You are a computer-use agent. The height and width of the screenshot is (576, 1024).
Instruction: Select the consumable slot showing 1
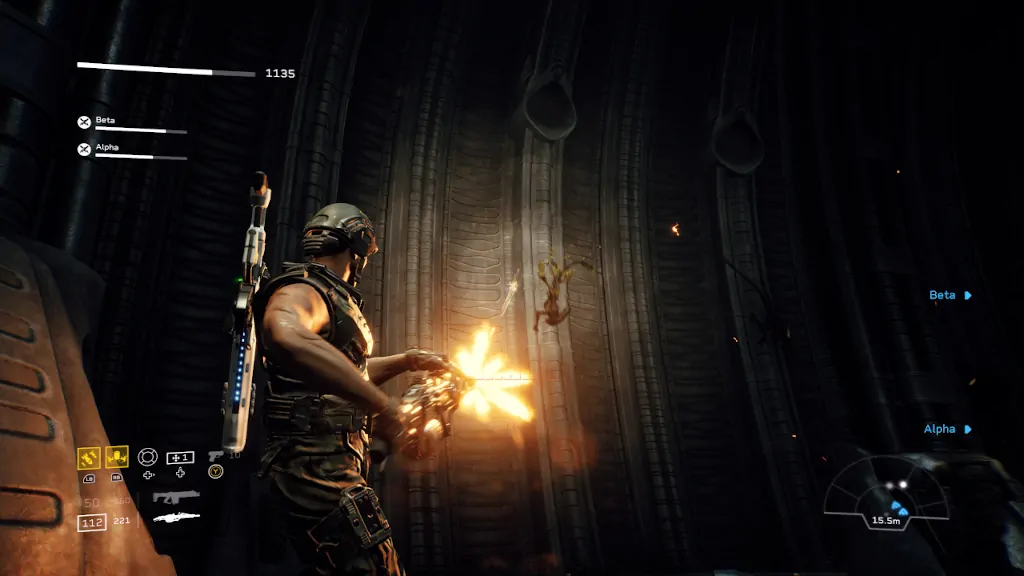(x=180, y=457)
